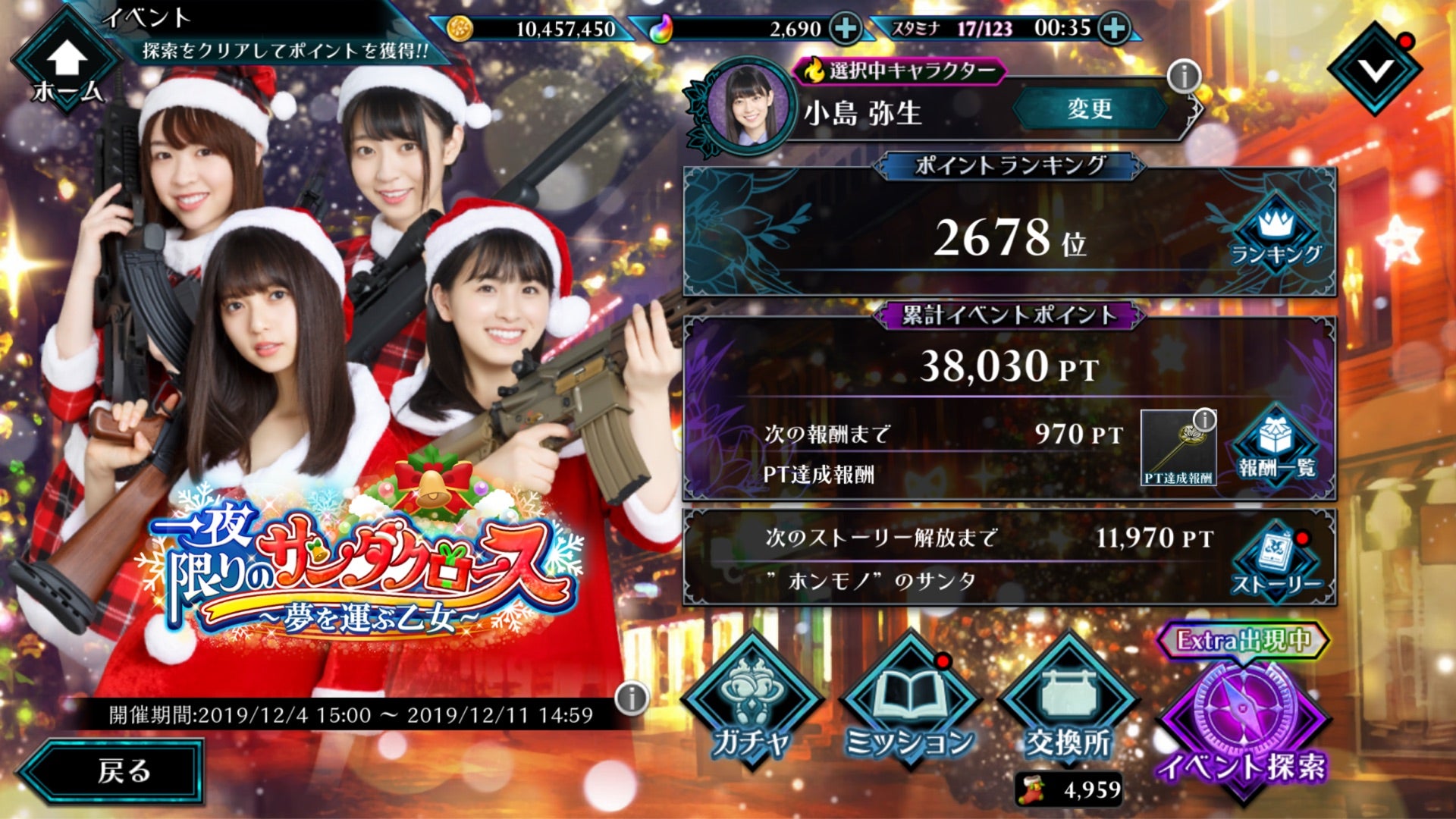Change the selected character with 変更
Screen dimensions: 1456x819
click(1089, 109)
